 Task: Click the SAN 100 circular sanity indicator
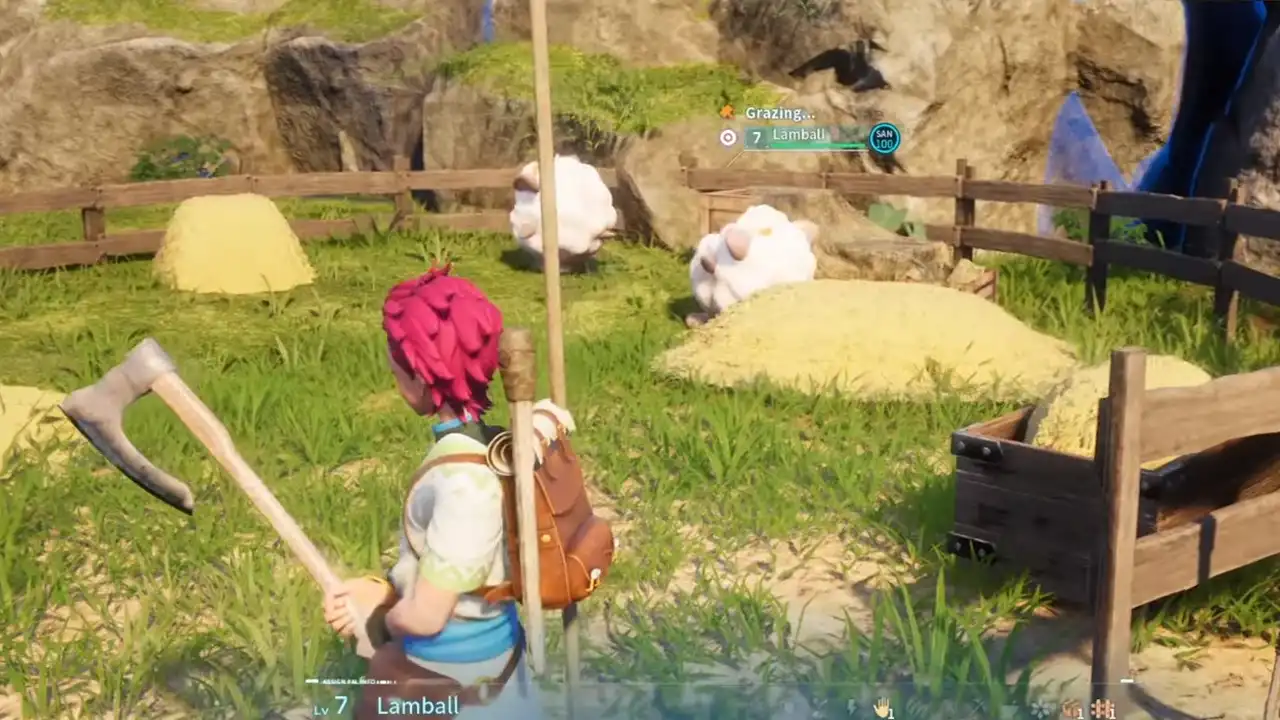click(883, 137)
